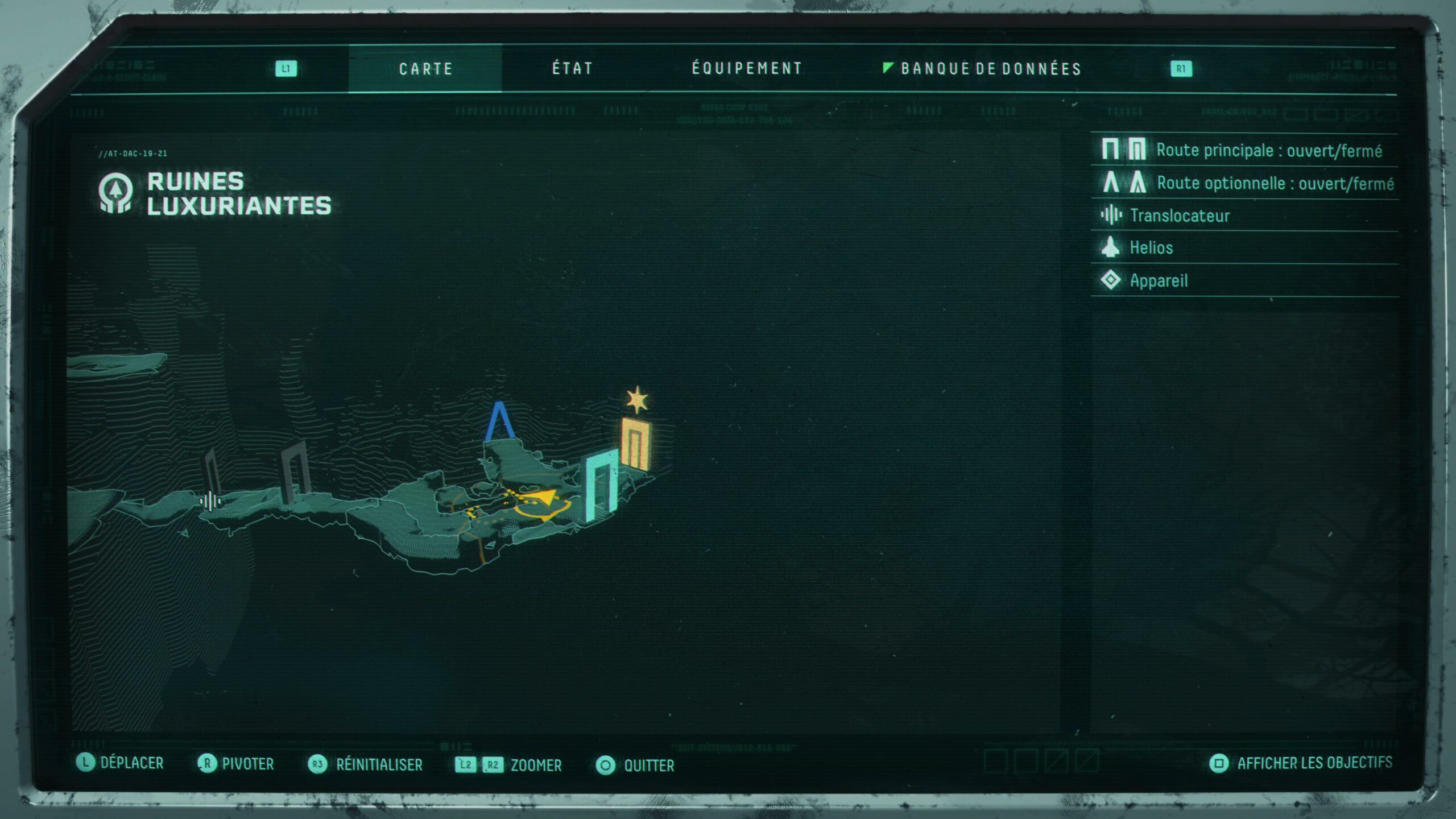Select the Helios legend entry
The width and height of the screenshot is (1456, 819).
pyautogui.click(x=1151, y=248)
